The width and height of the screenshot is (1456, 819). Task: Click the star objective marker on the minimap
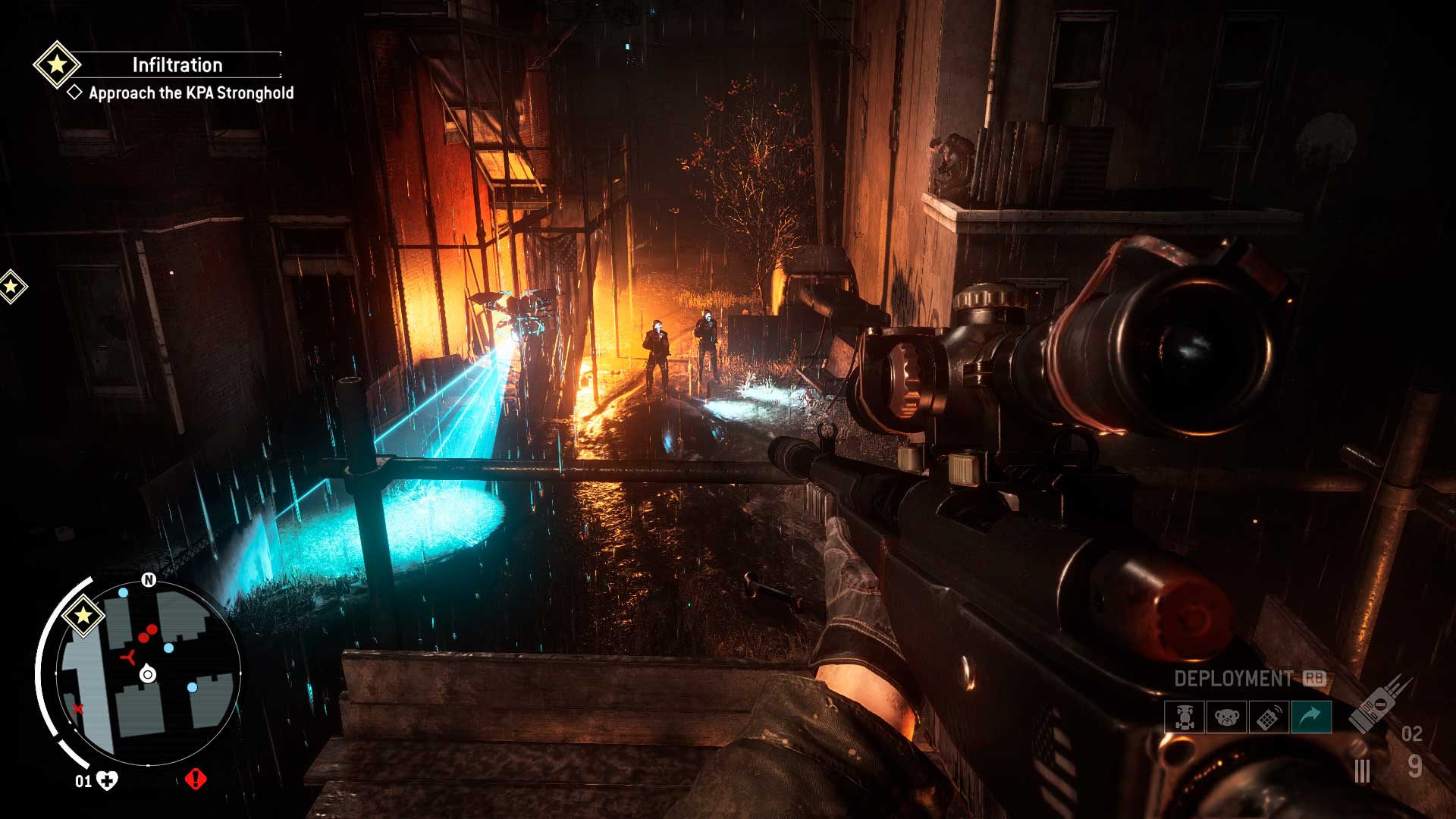[x=83, y=614]
